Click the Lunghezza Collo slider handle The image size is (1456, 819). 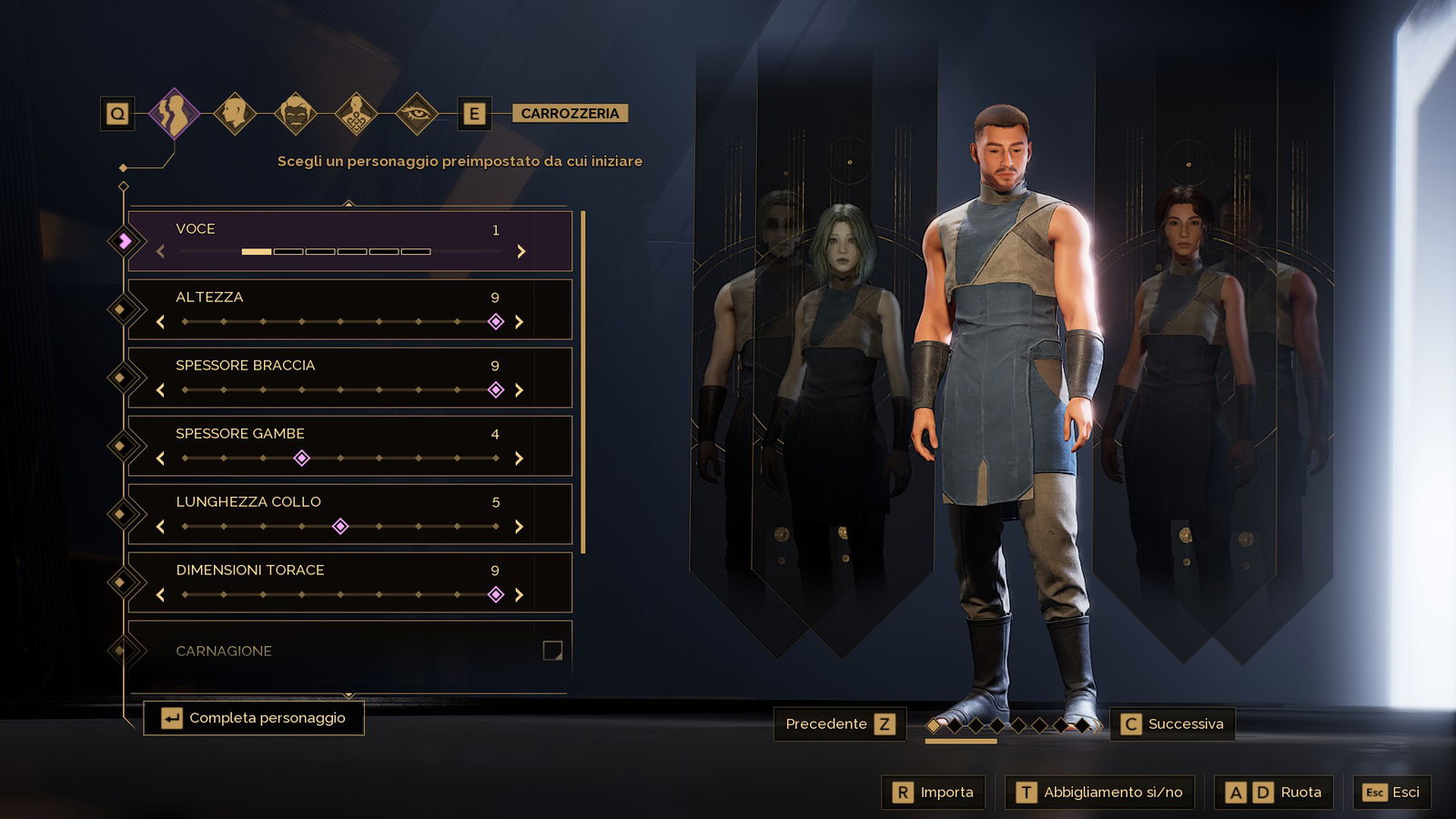pyautogui.click(x=340, y=527)
